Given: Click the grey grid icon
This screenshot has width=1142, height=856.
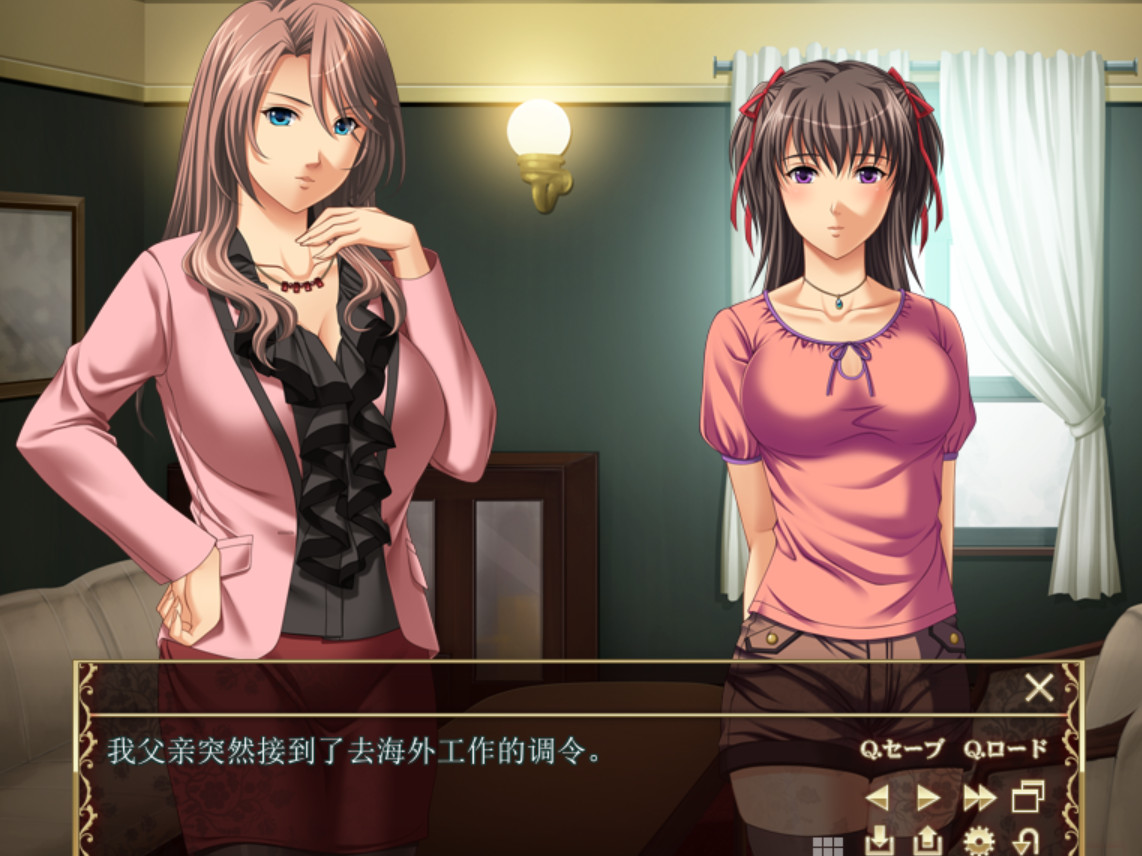Looking at the screenshot, I should tap(828, 846).
